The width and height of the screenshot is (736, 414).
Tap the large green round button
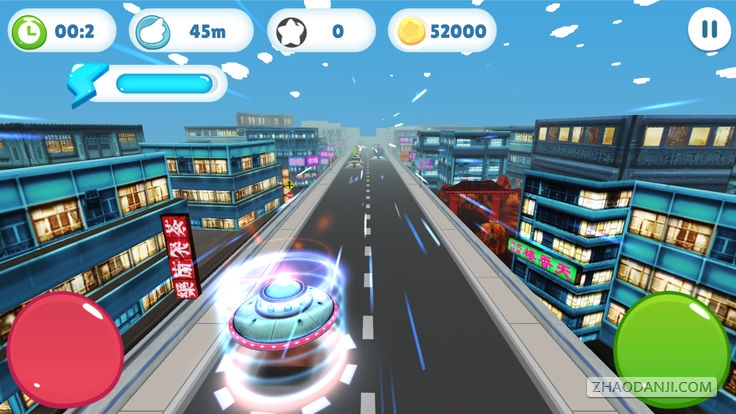pyautogui.click(x=671, y=346)
